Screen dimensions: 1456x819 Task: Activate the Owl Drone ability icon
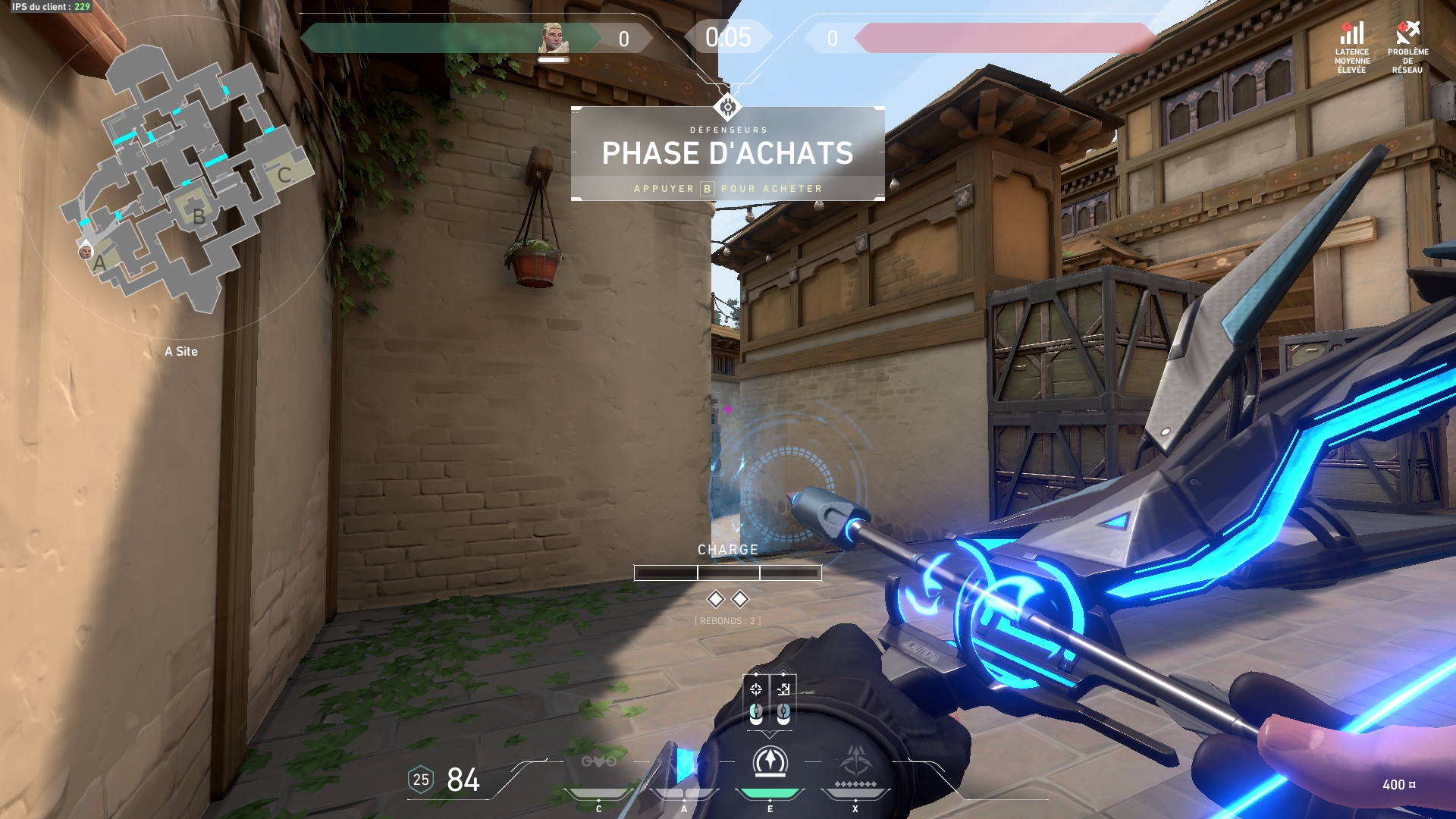click(598, 761)
